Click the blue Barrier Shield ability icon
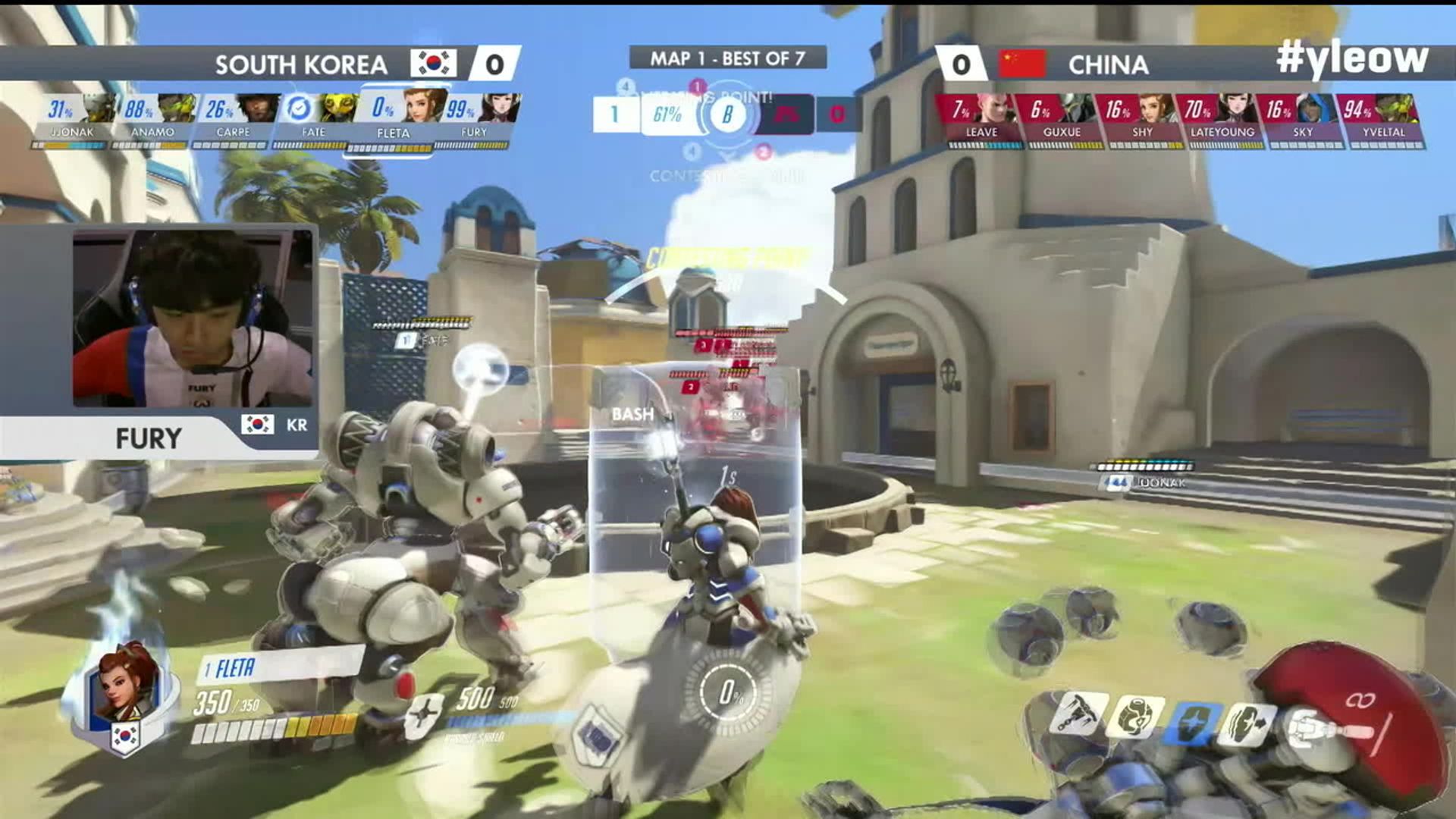This screenshot has height=819, width=1456. tap(1194, 722)
